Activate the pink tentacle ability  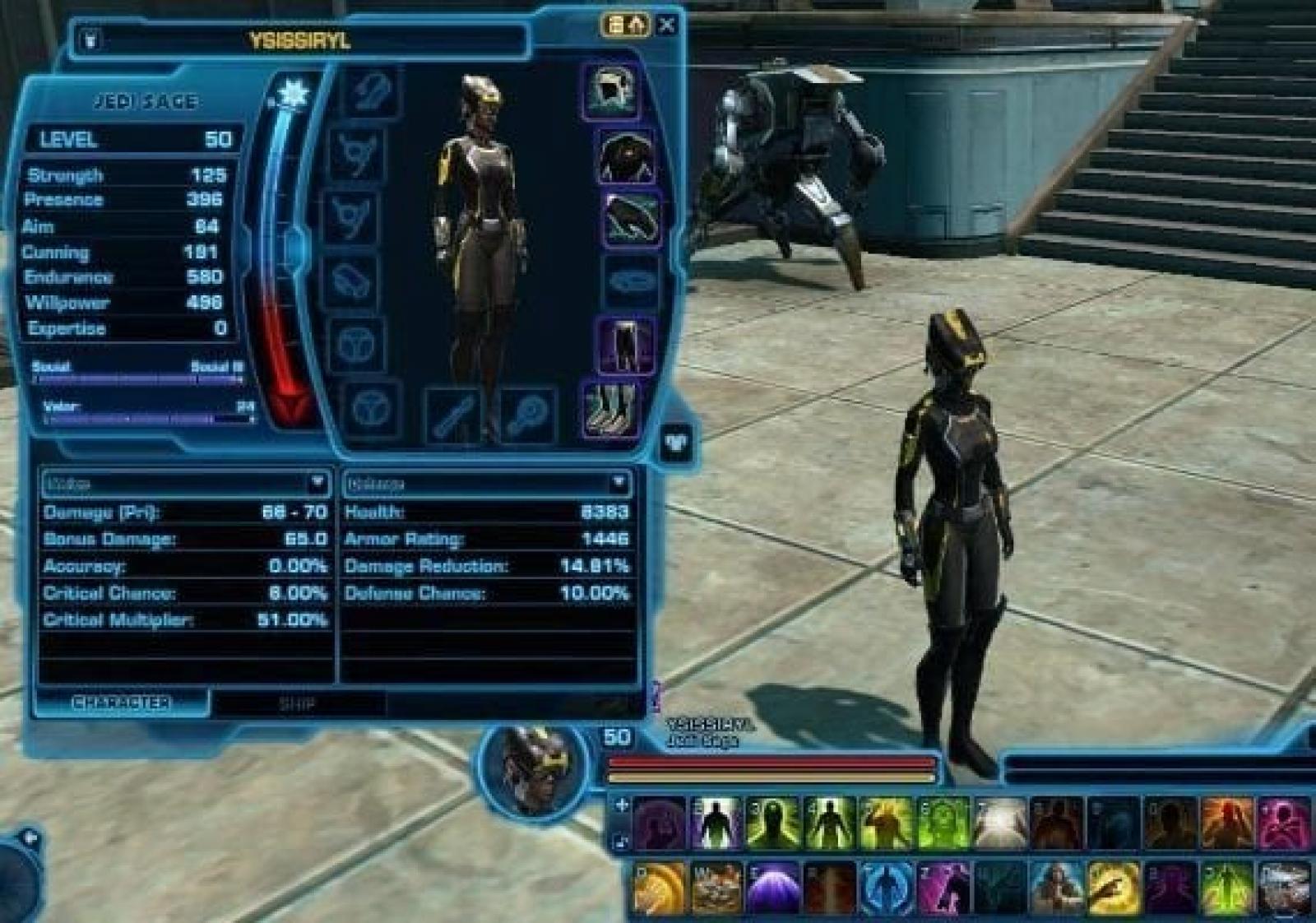1285,823
